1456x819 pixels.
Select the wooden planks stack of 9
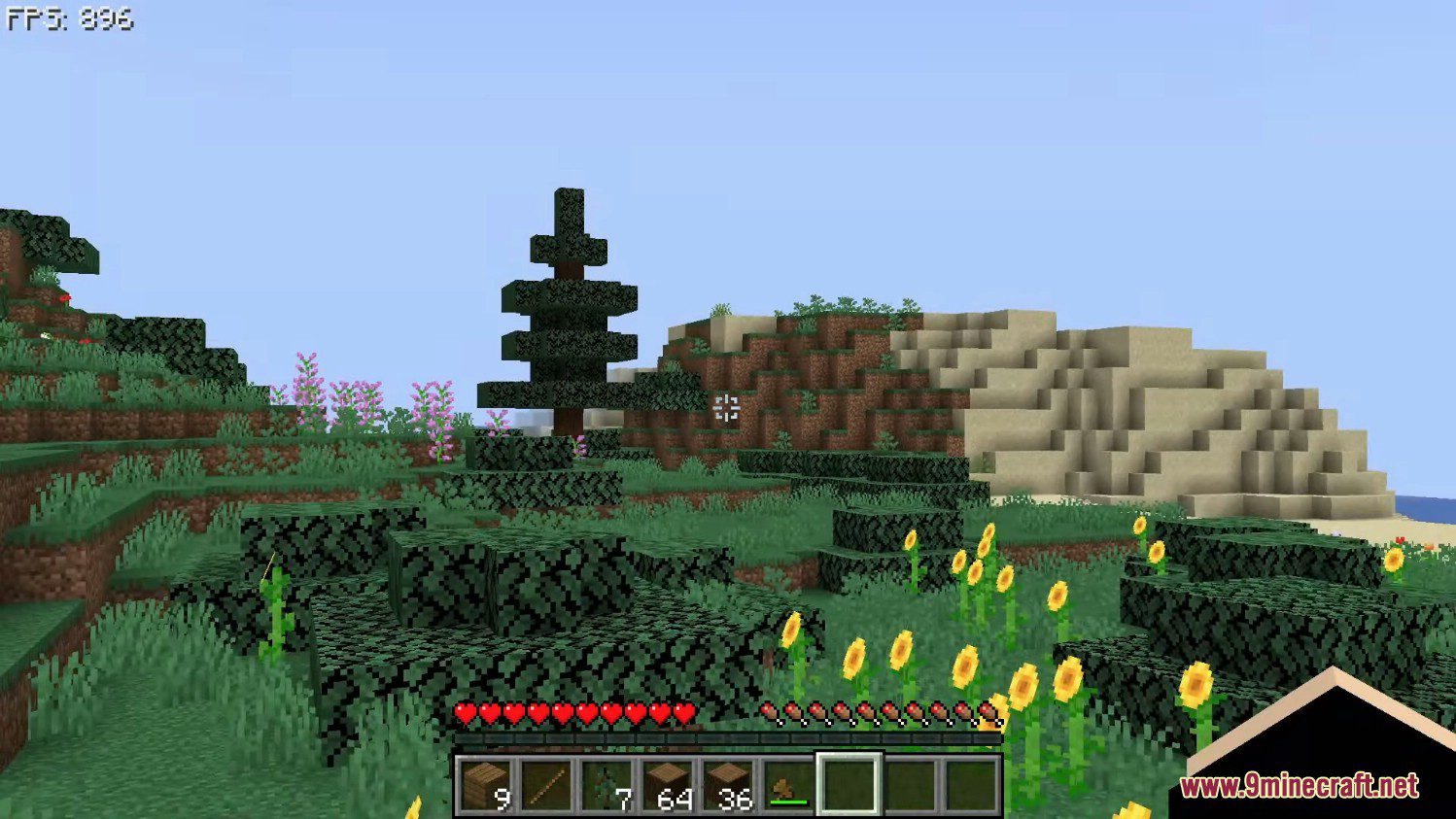[486, 785]
